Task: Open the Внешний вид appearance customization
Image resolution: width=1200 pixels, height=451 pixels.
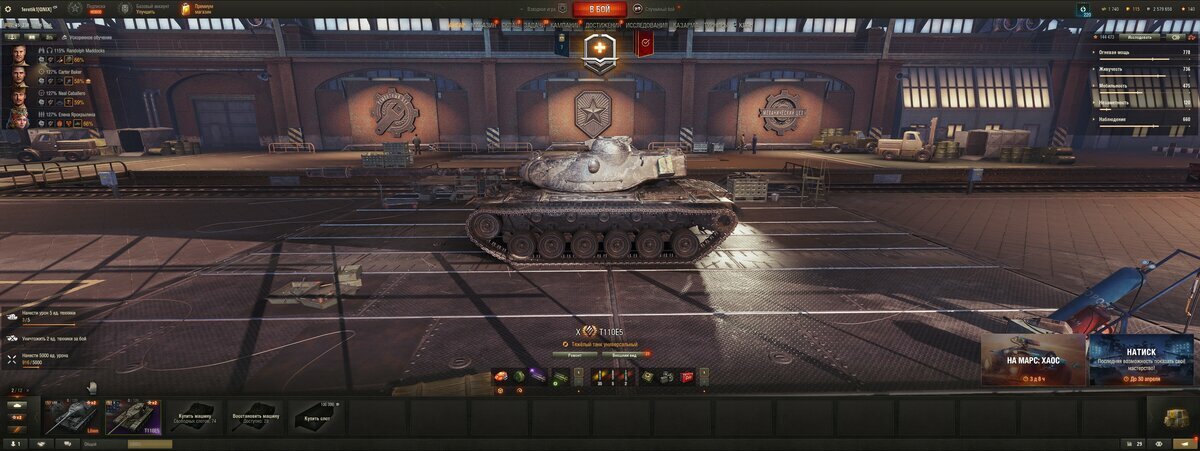Action: point(625,354)
